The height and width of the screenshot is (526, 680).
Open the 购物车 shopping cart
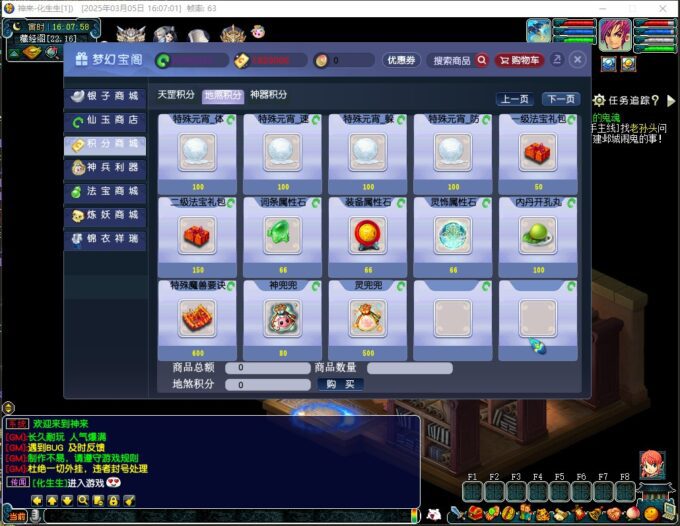(x=520, y=60)
